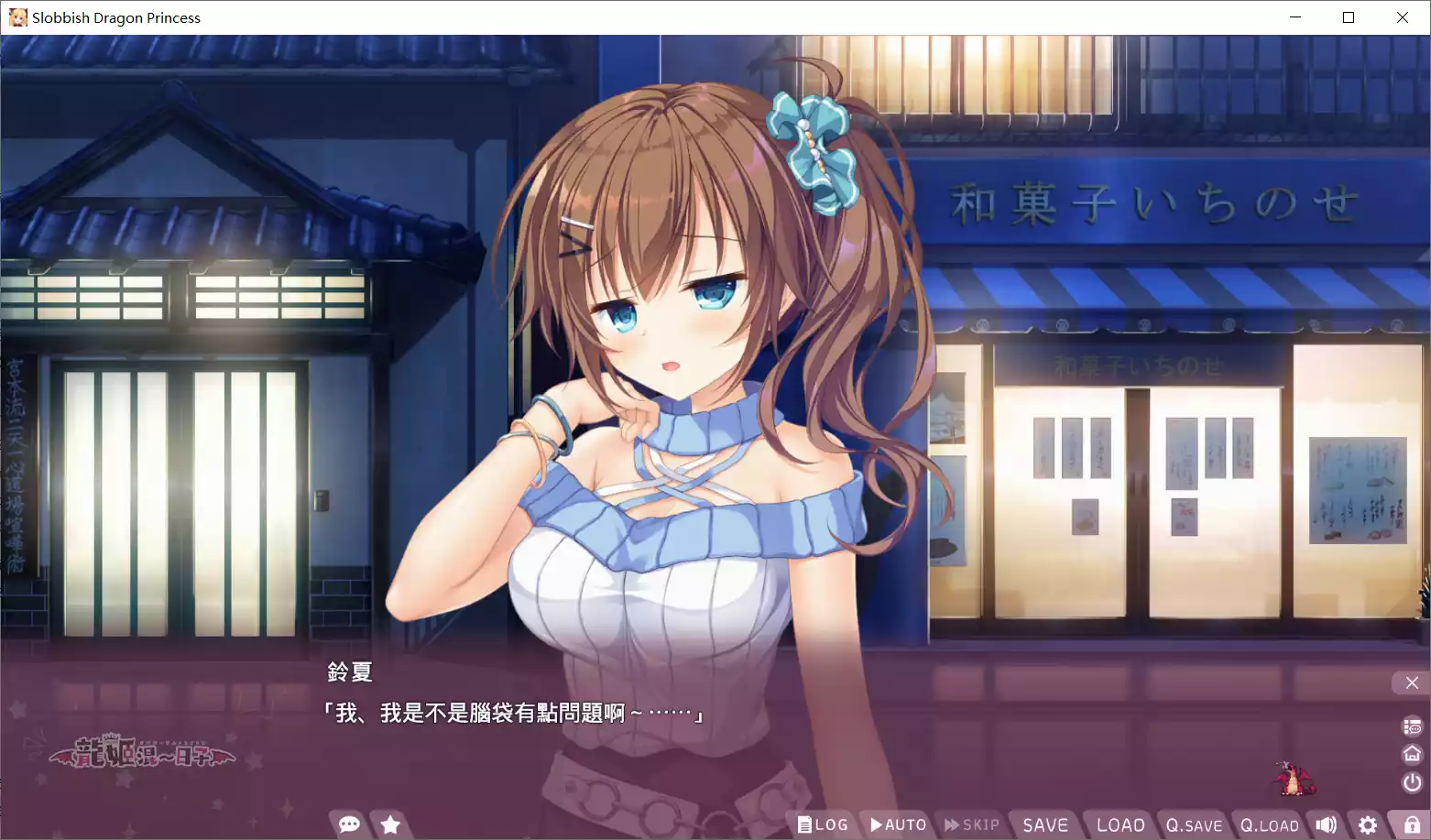1431x840 pixels.
Task: Open the settings gear icon
Action: (x=1368, y=824)
